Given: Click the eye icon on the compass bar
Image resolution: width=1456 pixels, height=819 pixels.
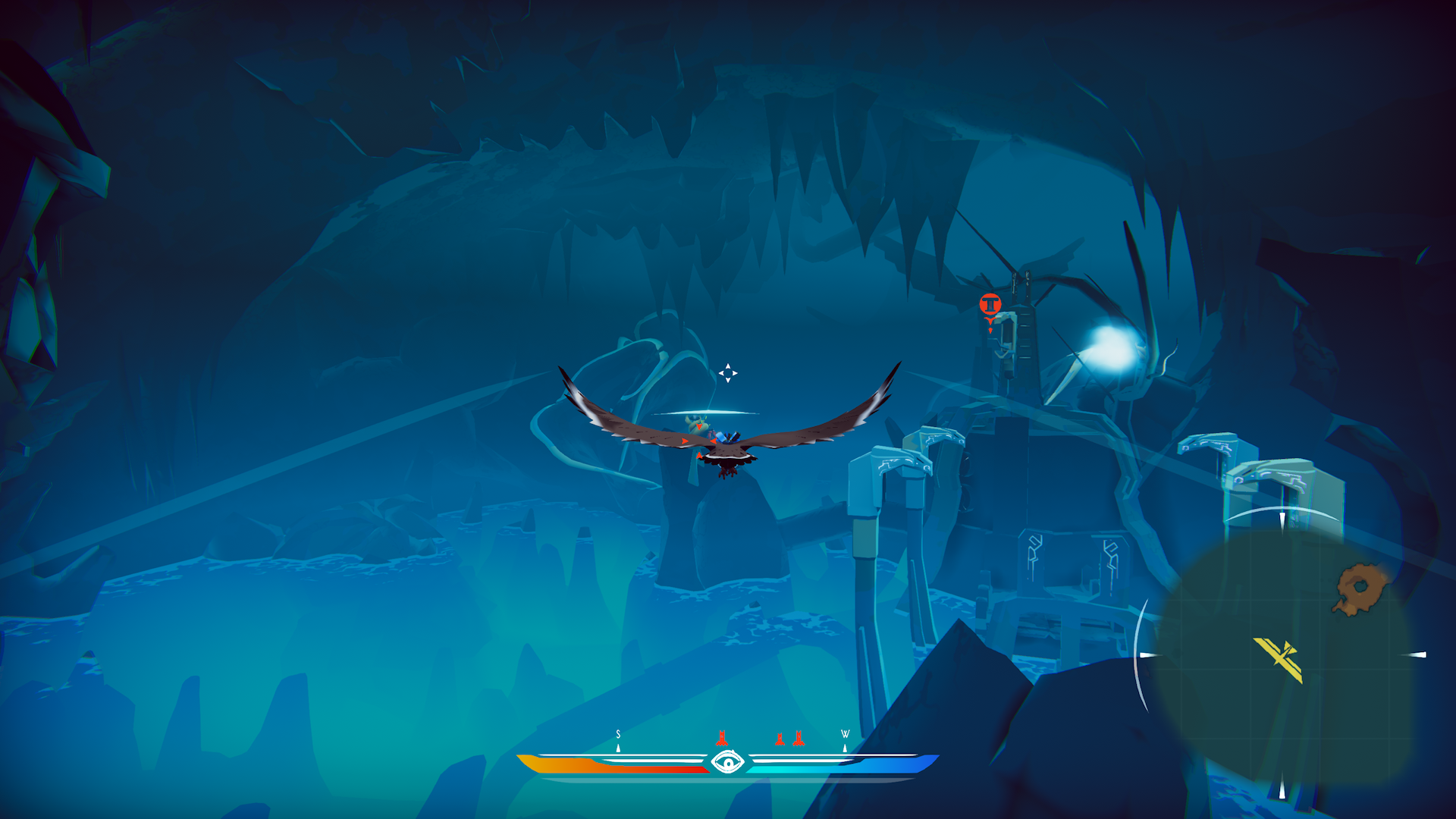Looking at the screenshot, I should click(727, 761).
